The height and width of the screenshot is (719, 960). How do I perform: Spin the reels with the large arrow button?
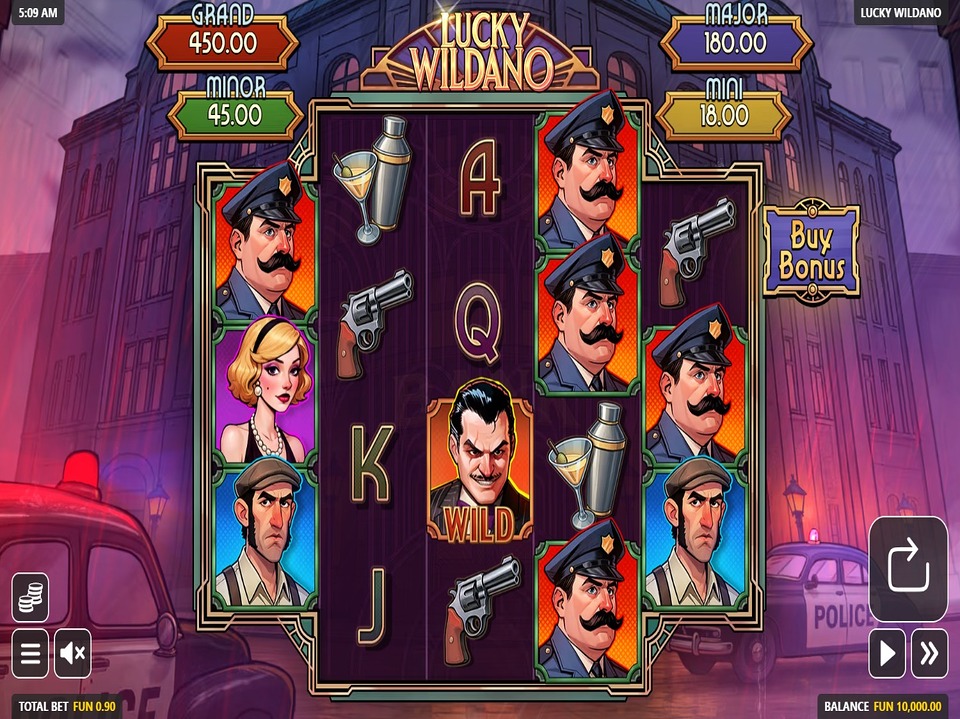click(x=908, y=569)
